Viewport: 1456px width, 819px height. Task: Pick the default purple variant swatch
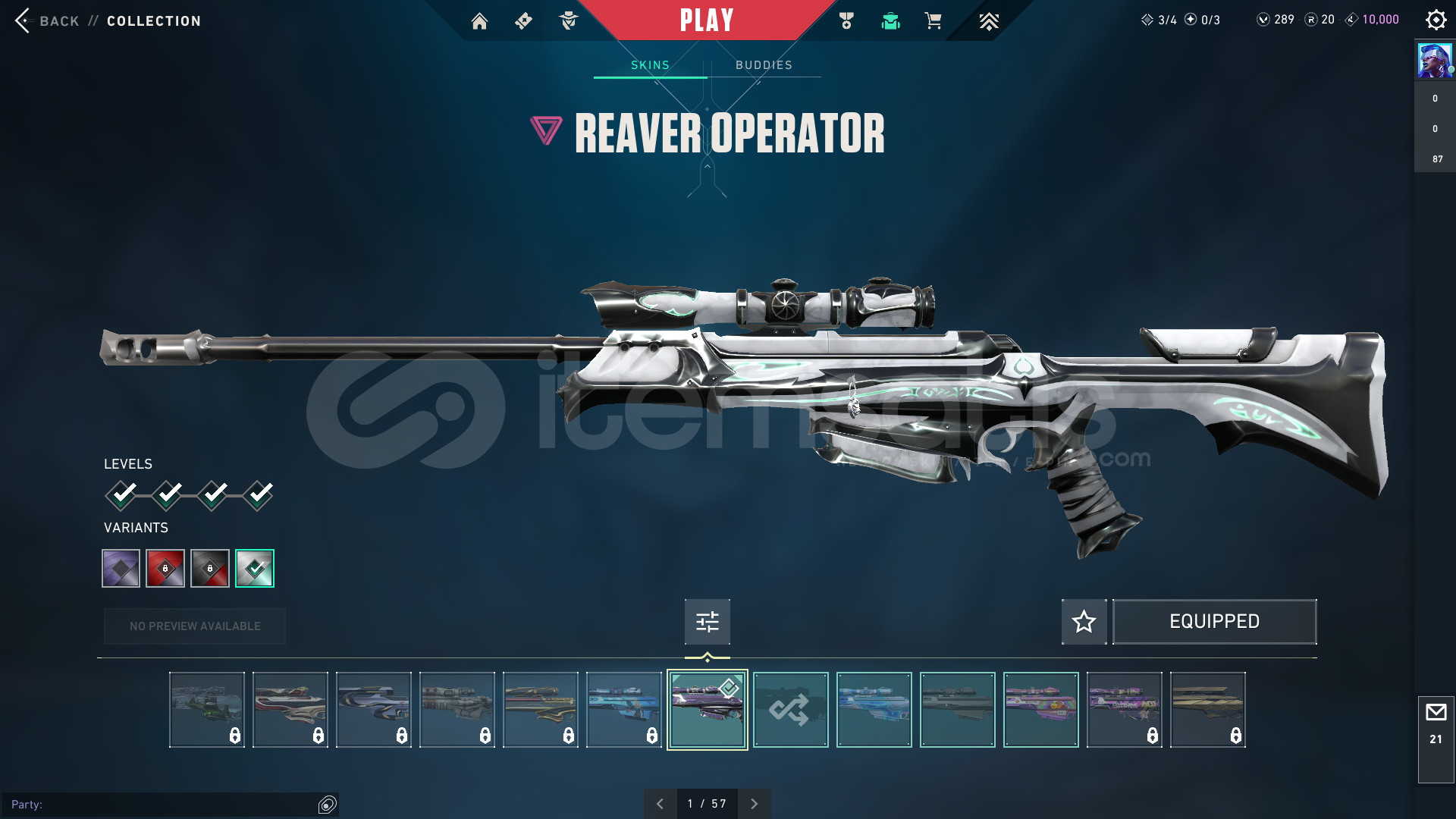click(121, 568)
